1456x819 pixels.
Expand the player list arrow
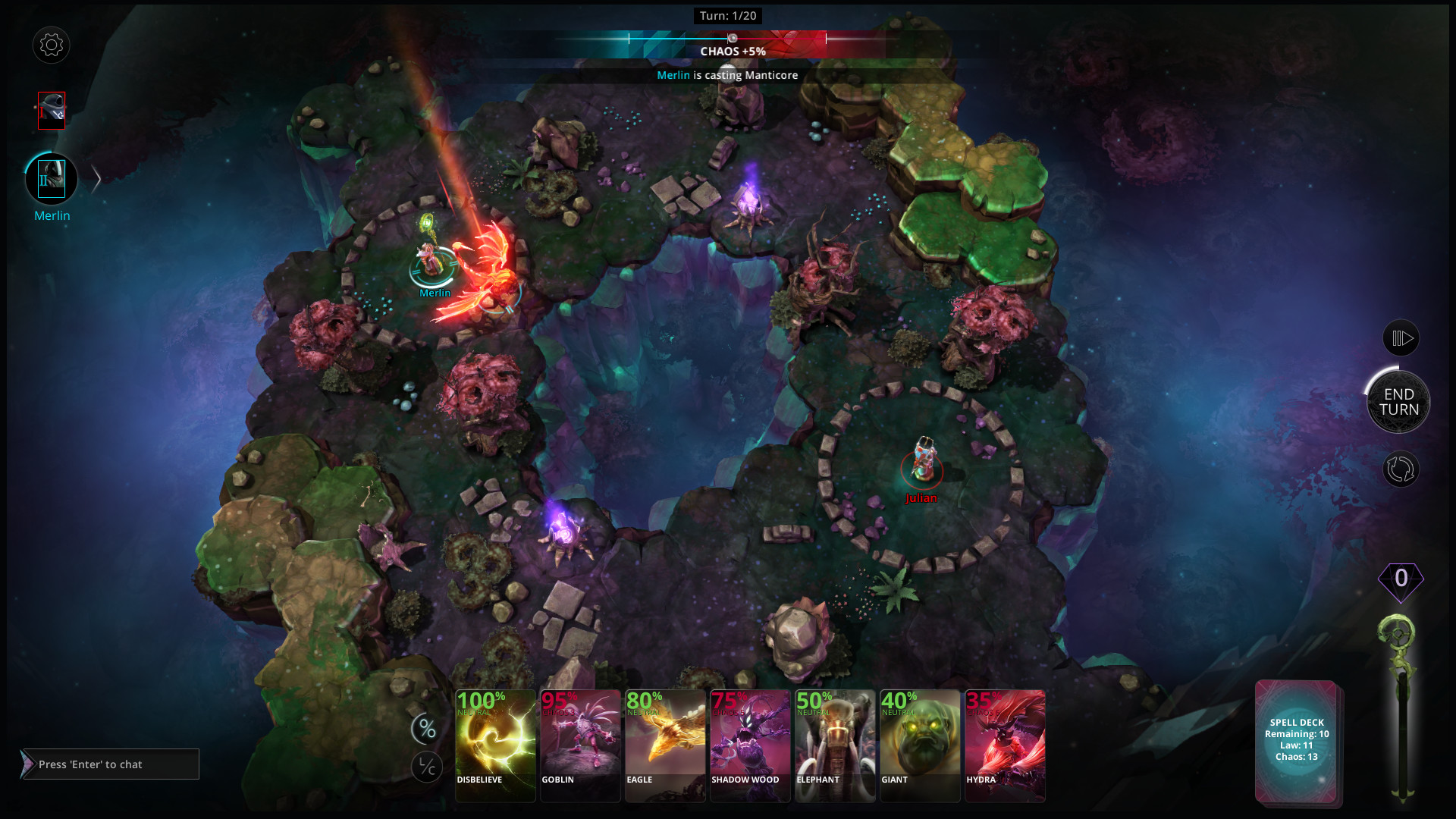coord(96,180)
